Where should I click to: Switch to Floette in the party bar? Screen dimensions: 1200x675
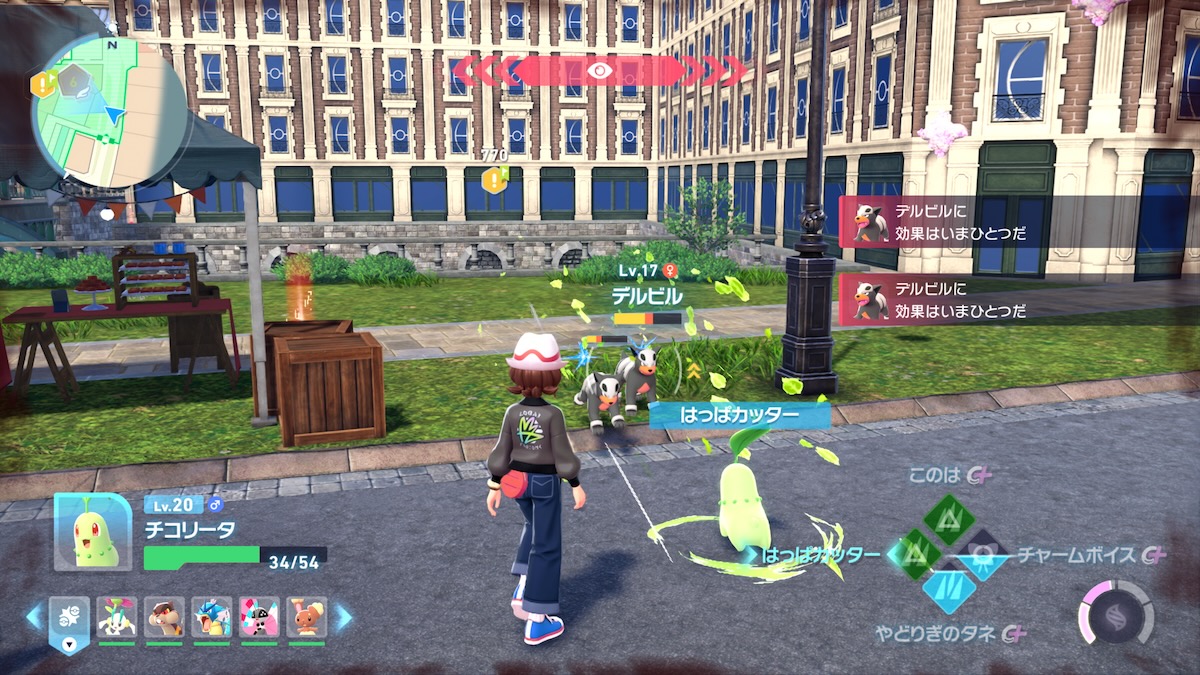click(116, 617)
